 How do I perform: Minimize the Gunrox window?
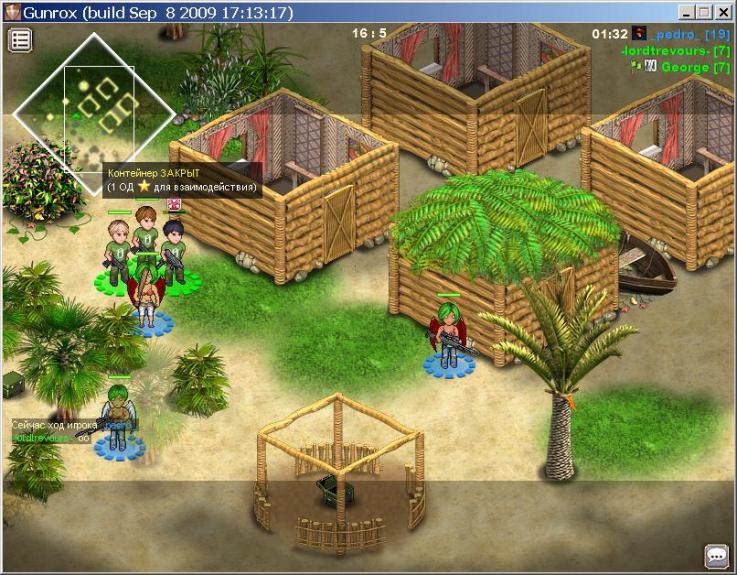click(687, 12)
